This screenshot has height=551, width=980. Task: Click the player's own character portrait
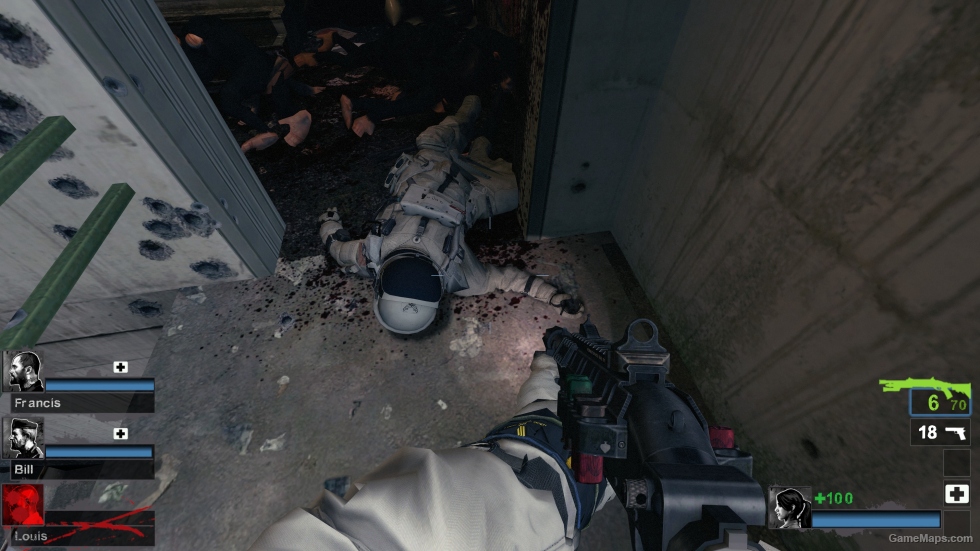pos(788,507)
